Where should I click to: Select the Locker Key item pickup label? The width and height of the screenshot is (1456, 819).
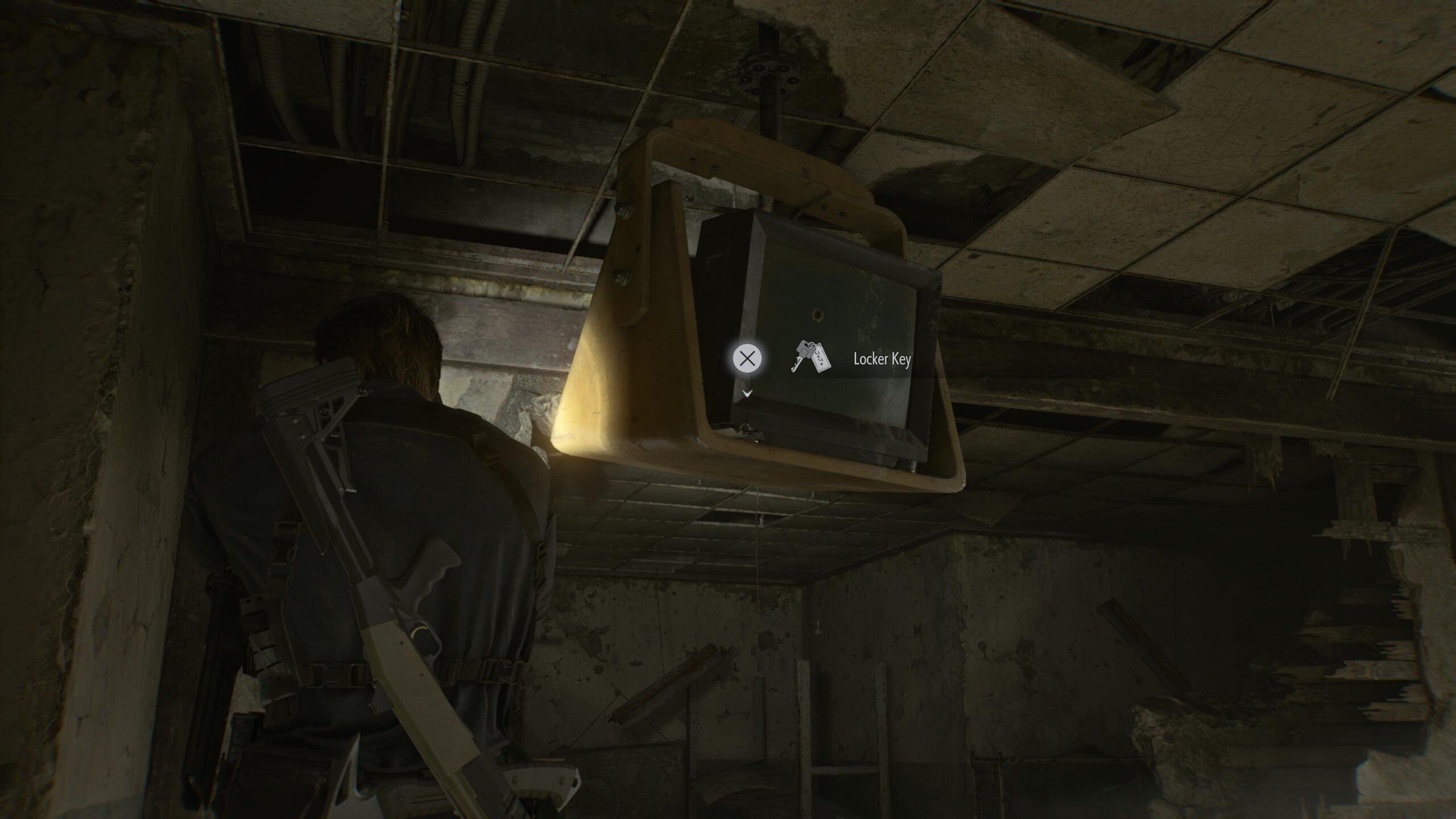point(881,359)
